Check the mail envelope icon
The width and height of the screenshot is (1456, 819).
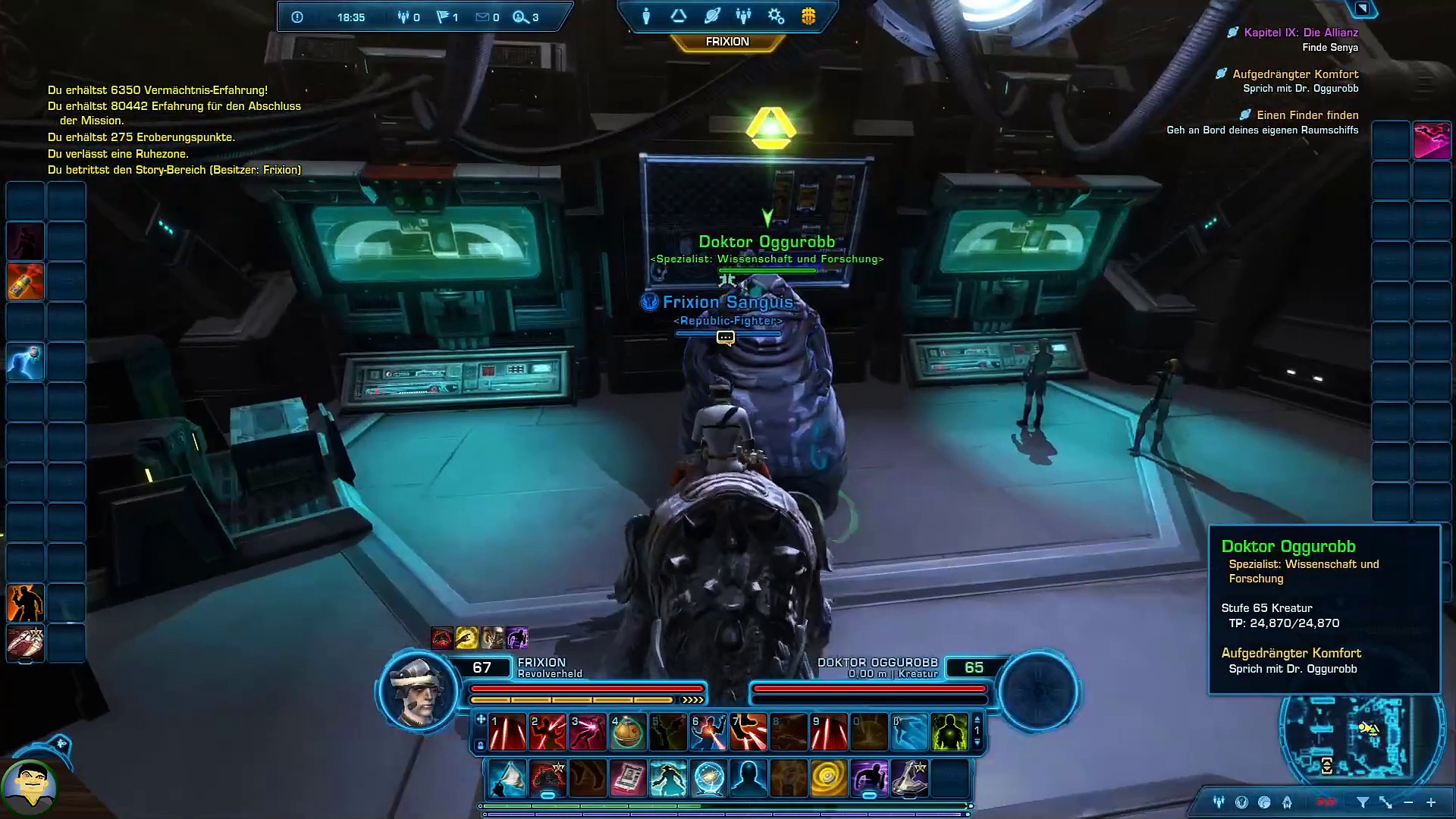[482, 17]
